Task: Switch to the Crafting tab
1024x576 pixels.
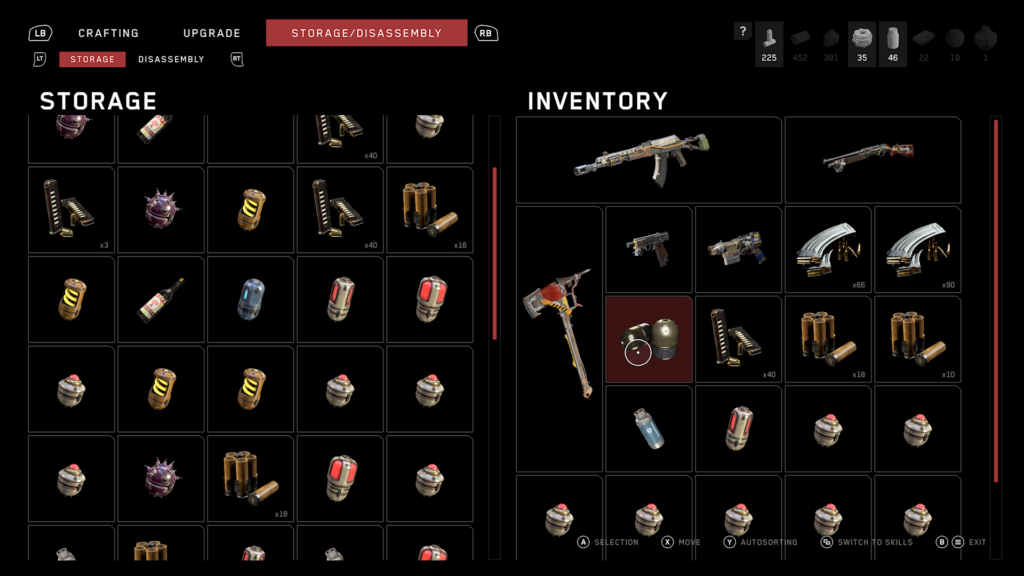Action: (x=108, y=33)
